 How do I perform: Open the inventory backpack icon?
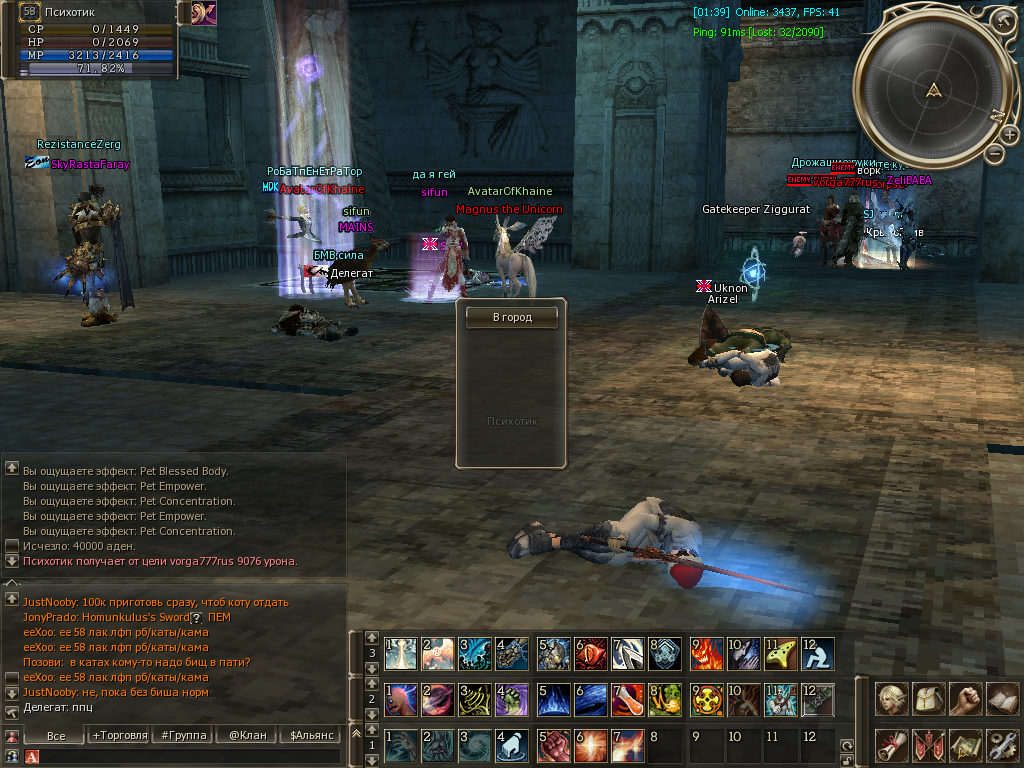(929, 699)
